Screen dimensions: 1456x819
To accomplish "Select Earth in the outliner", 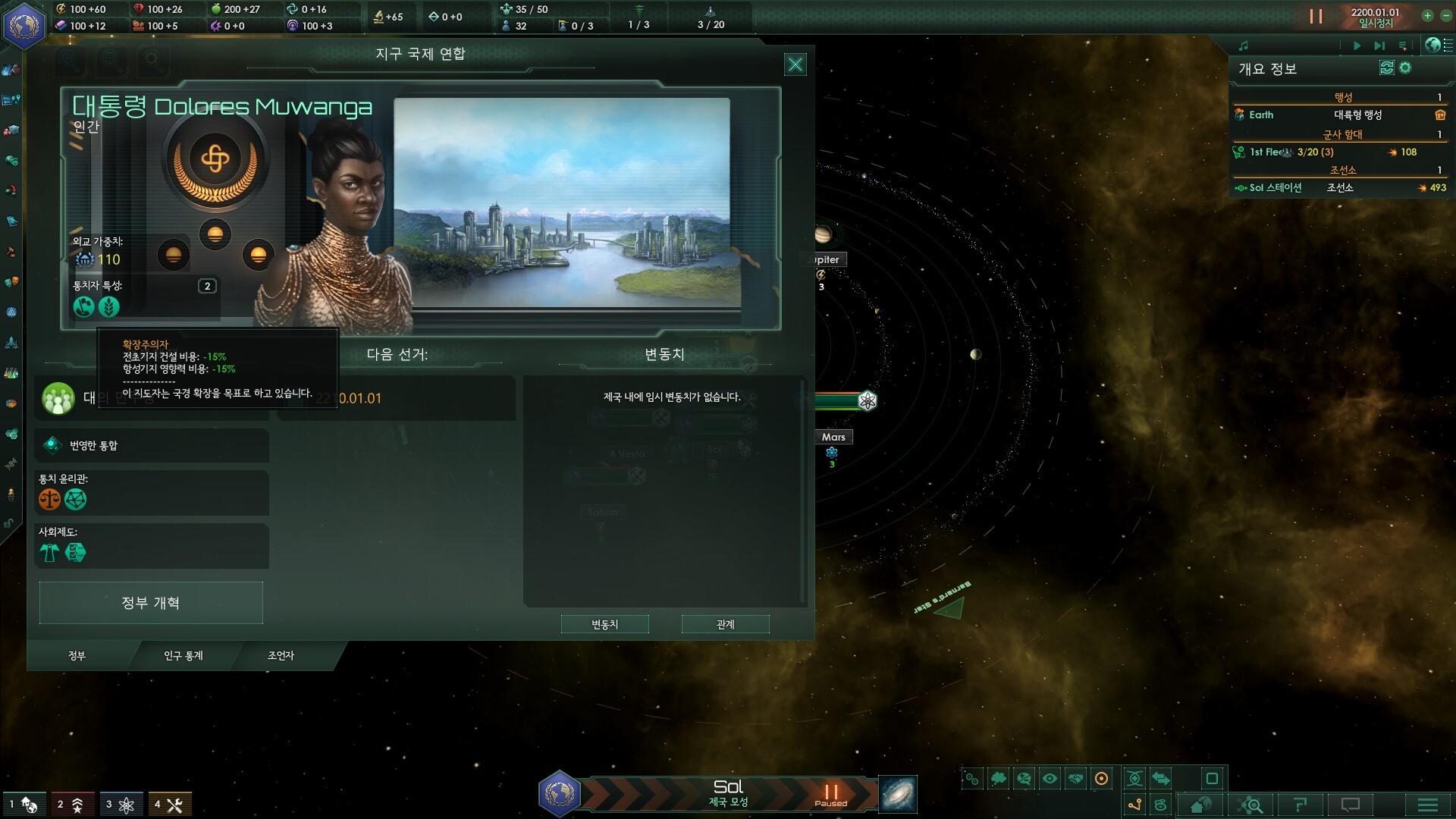I will click(x=1261, y=115).
